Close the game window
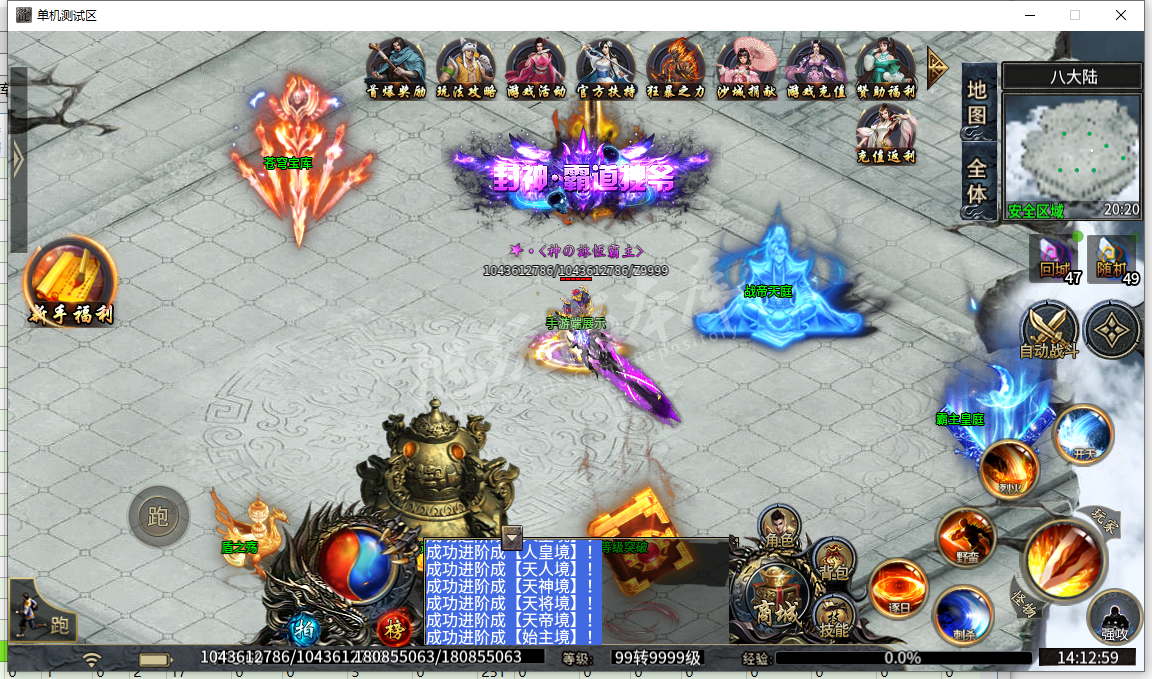The height and width of the screenshot is (679, 1152). [x=1121, y=15]
